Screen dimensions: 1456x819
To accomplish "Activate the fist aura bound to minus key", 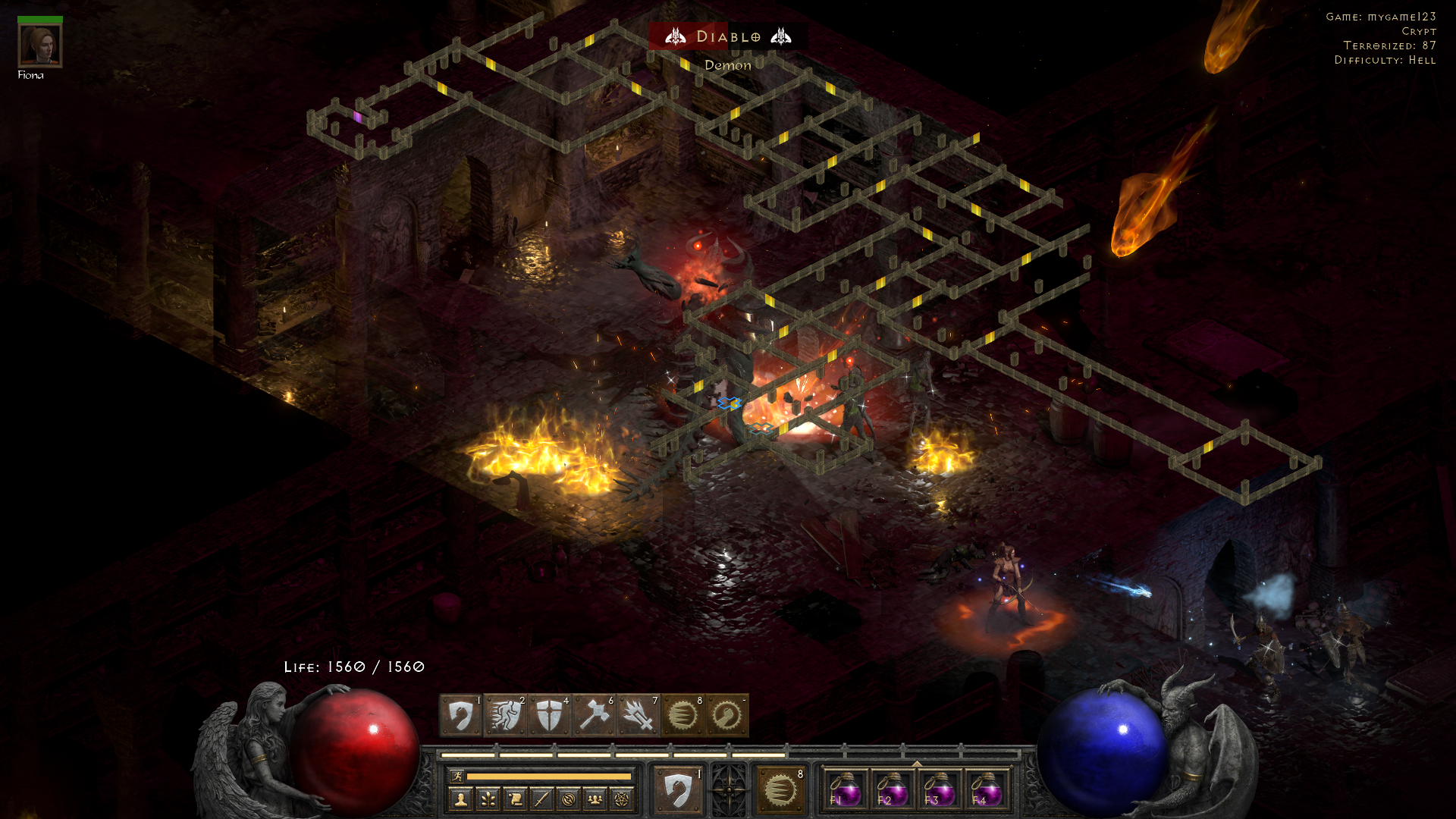I will (x=727, y=715).
